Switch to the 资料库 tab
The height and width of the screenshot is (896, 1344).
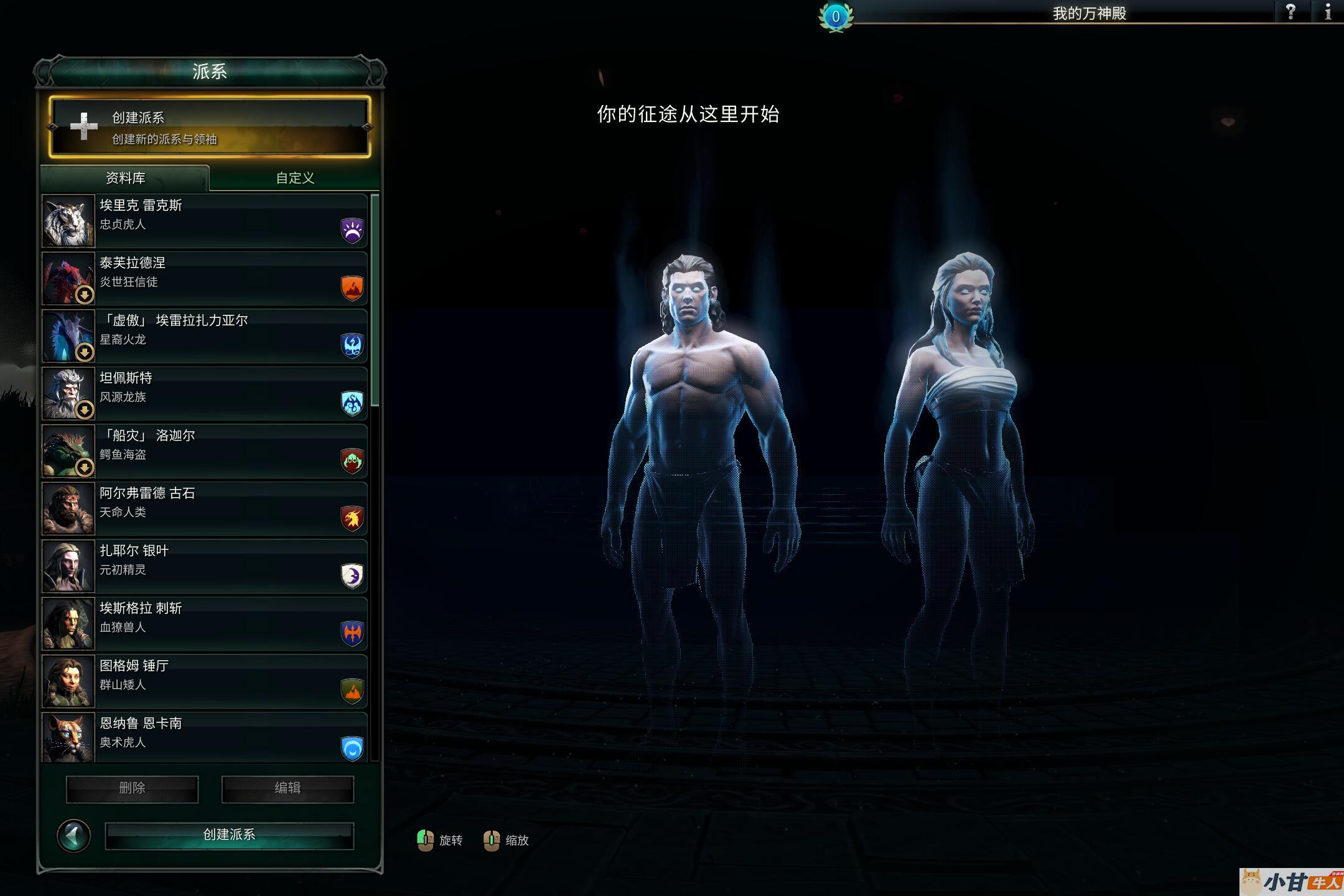pyautogui.click(x=125, y=178)
